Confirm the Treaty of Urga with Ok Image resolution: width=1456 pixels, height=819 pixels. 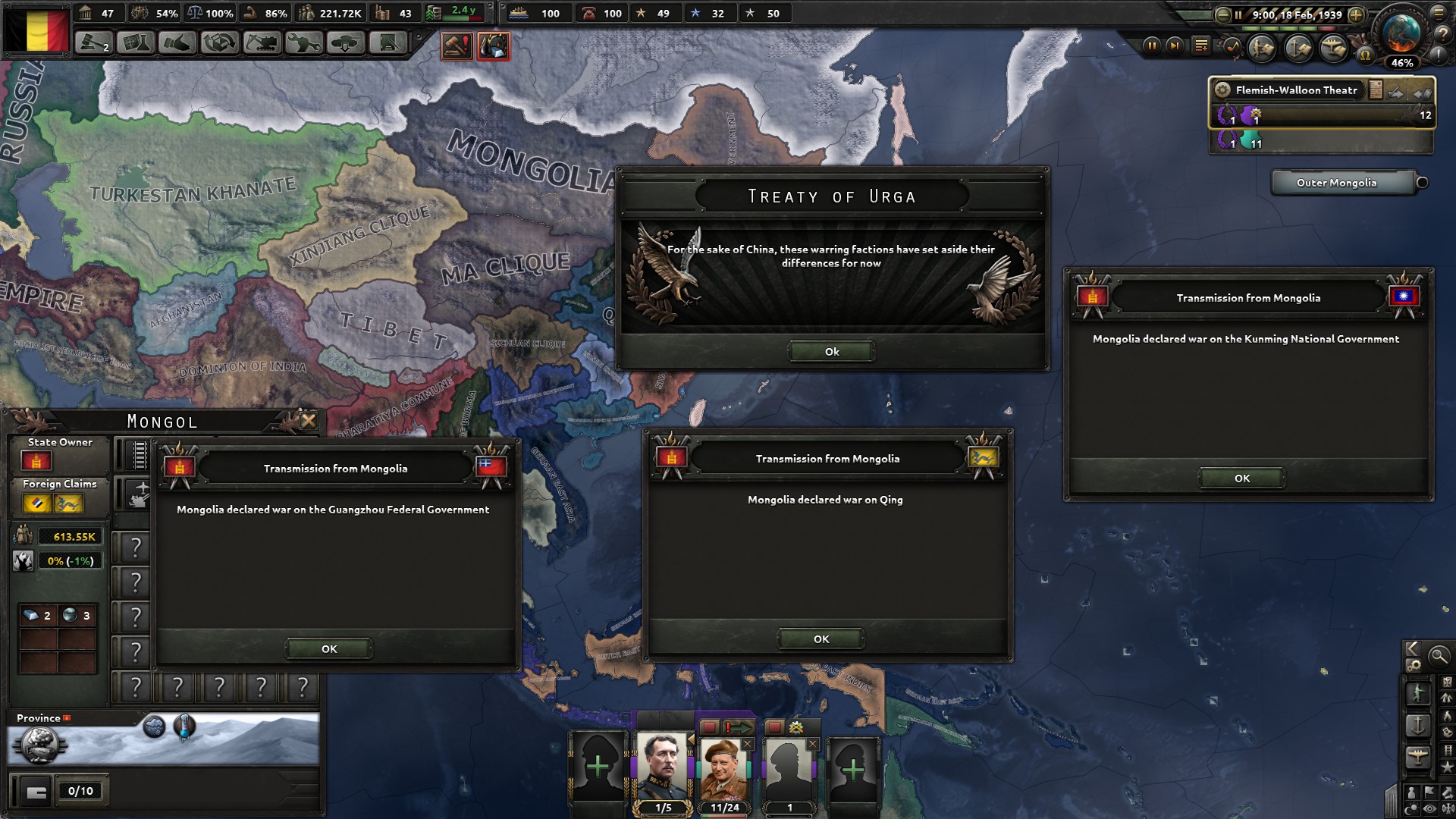coord(831,351)
